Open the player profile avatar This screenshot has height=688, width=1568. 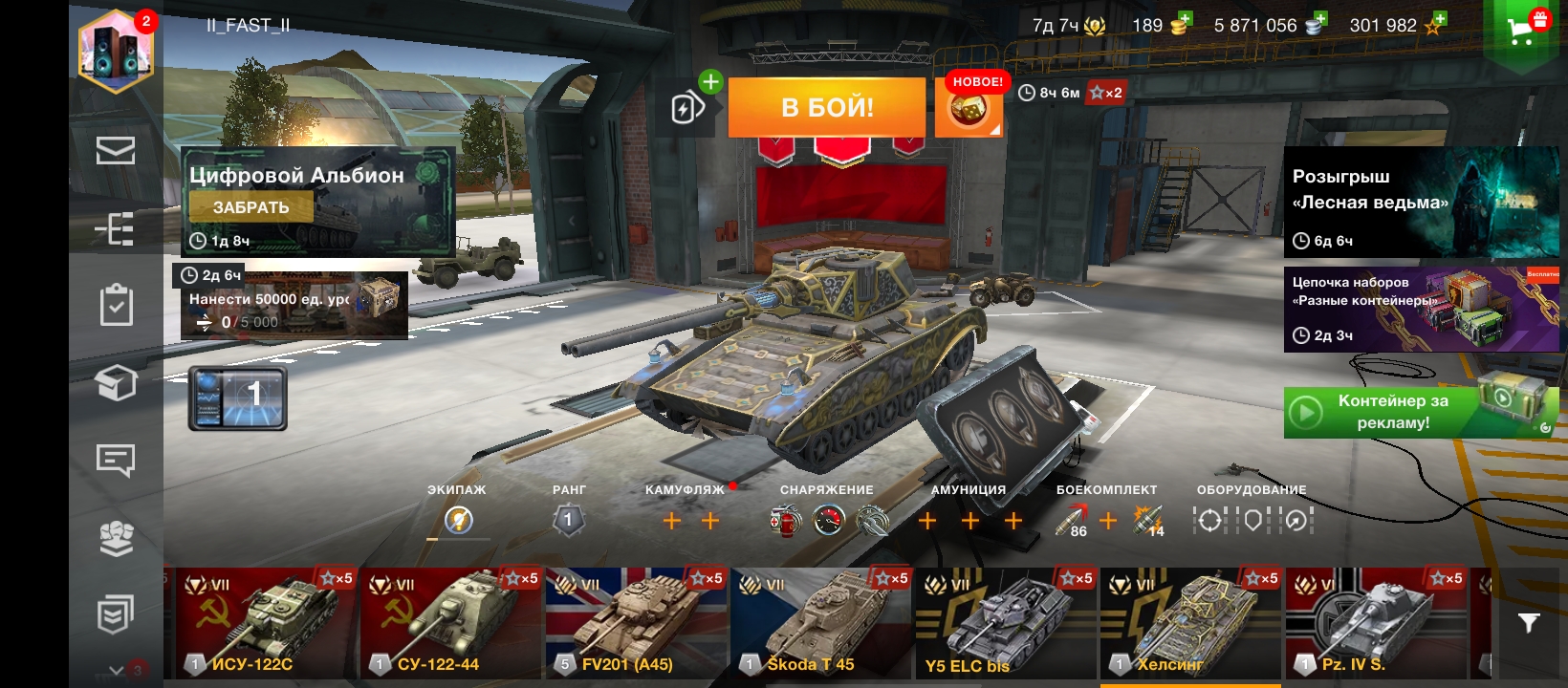click(116, 51)
